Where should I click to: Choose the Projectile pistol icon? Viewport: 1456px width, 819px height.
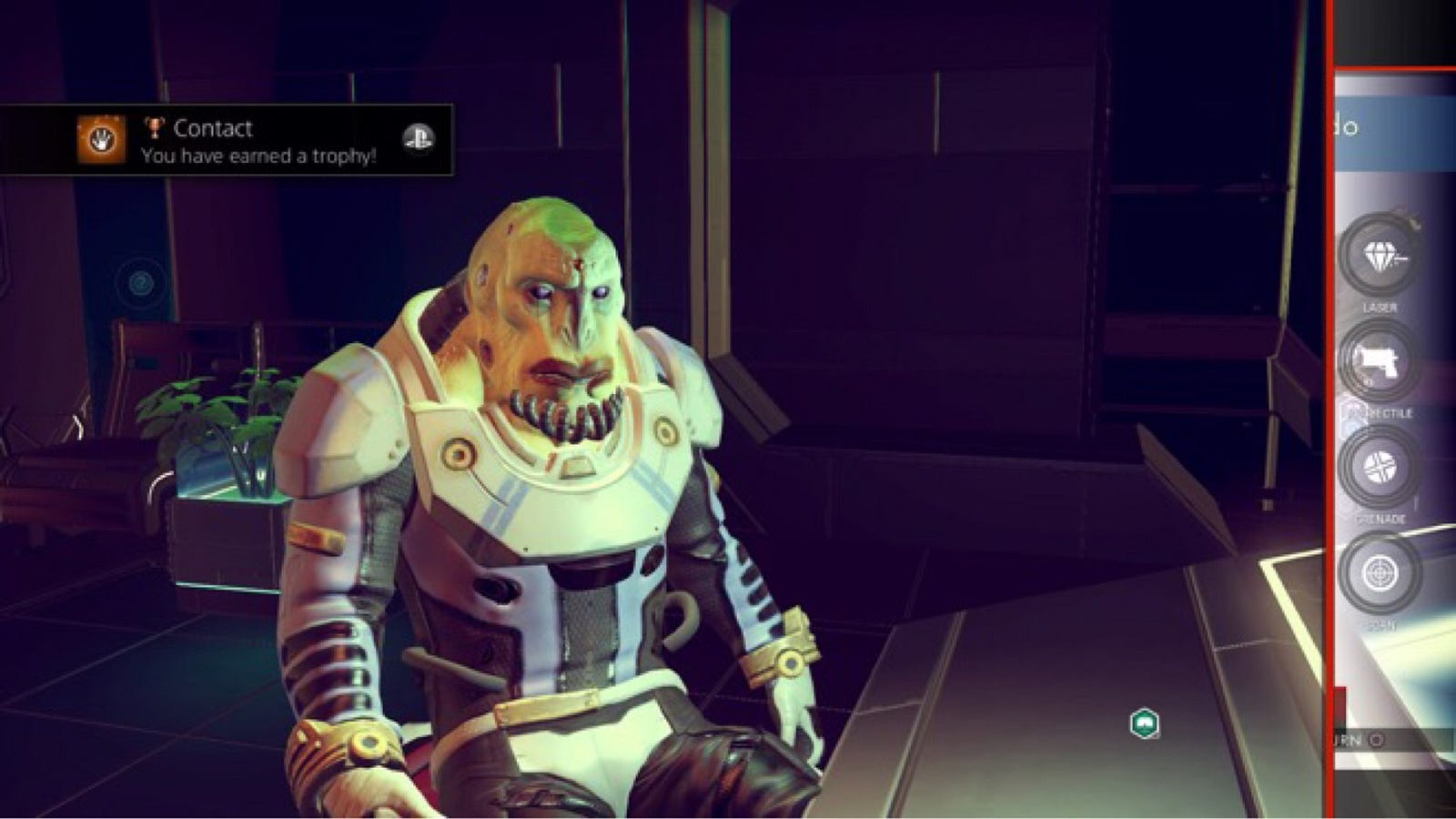1381,362
